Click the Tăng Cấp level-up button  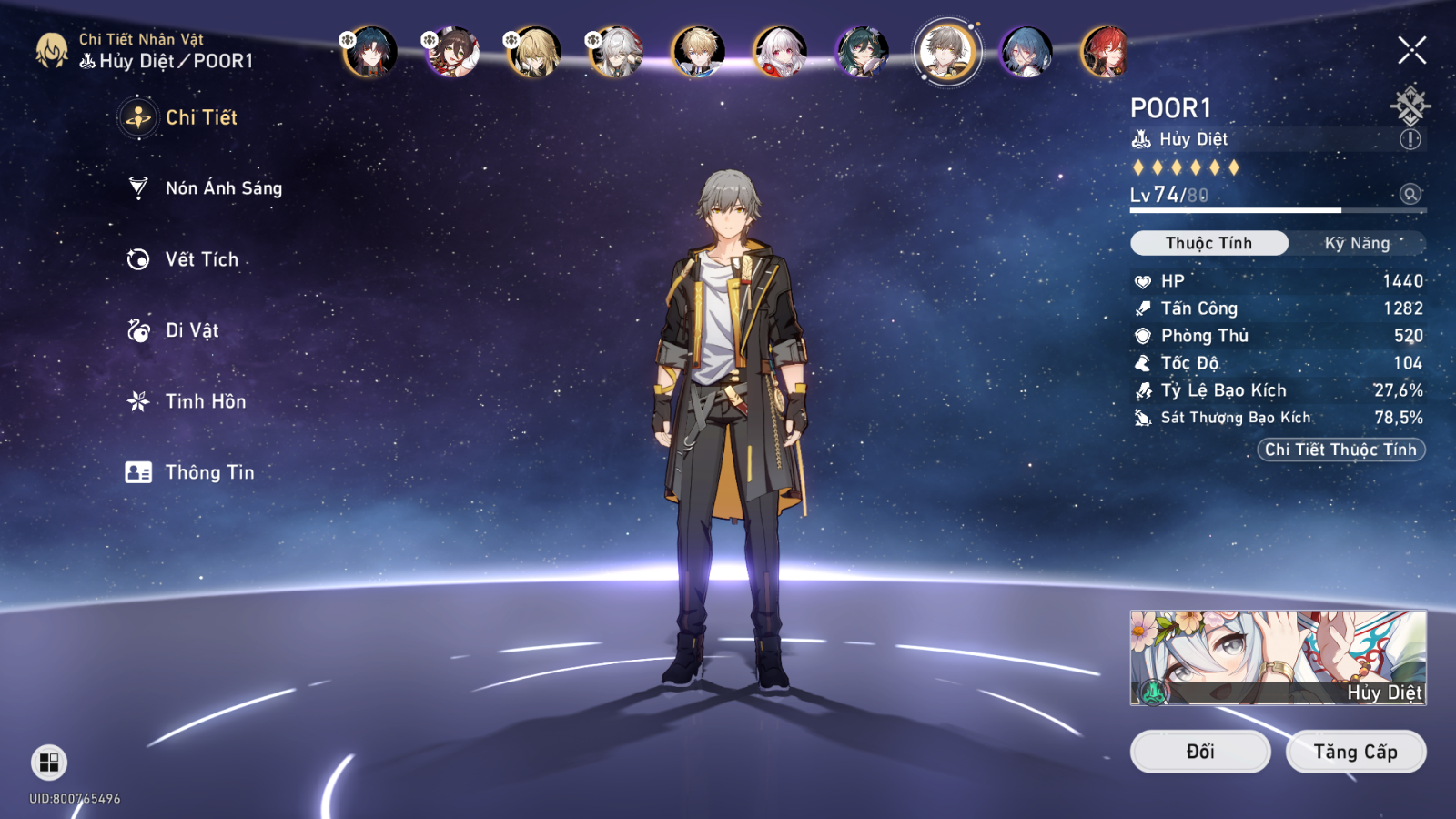tap(1355, 752)
